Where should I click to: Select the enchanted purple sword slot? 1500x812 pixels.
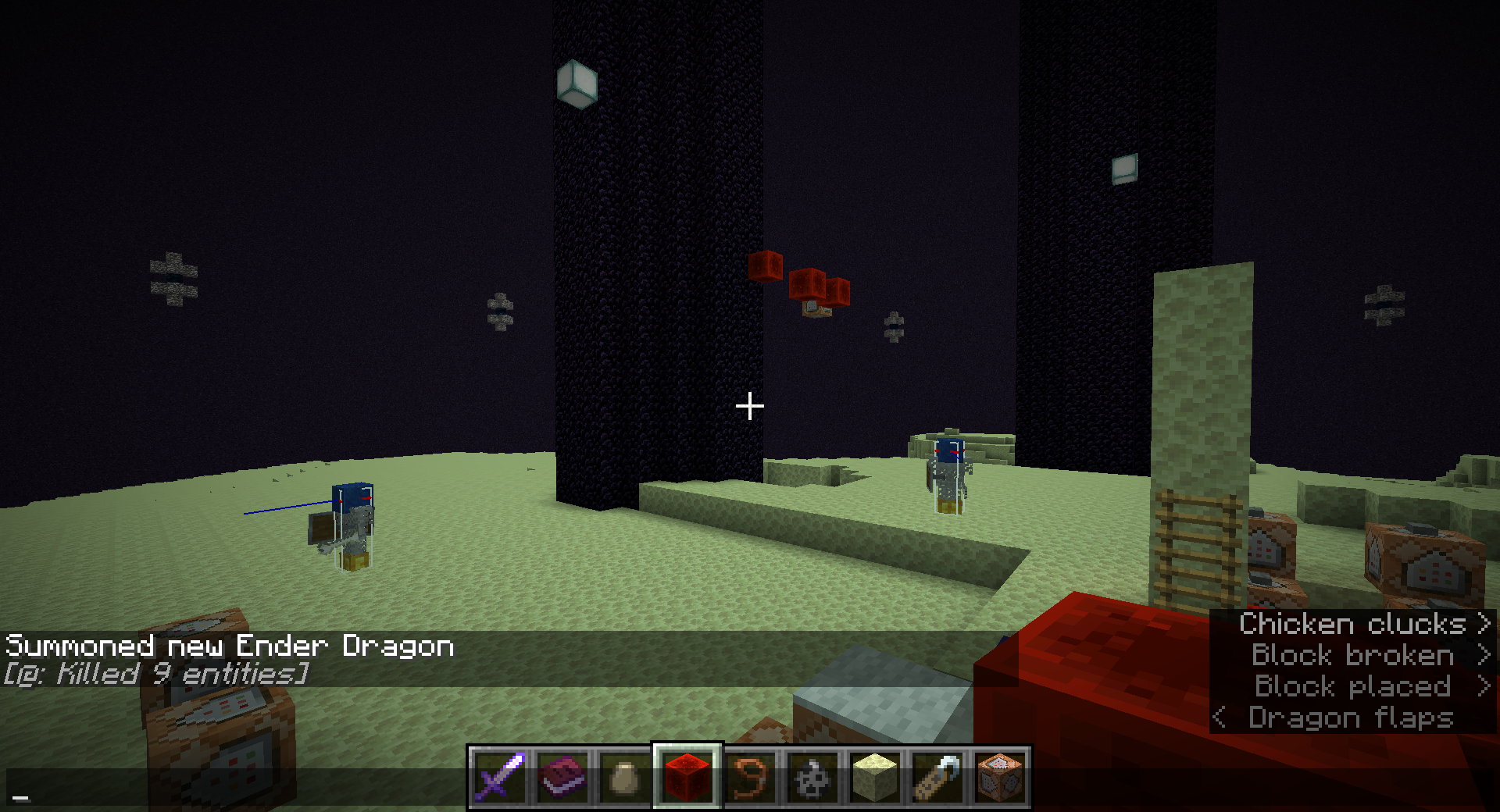(x=500, y=778)
